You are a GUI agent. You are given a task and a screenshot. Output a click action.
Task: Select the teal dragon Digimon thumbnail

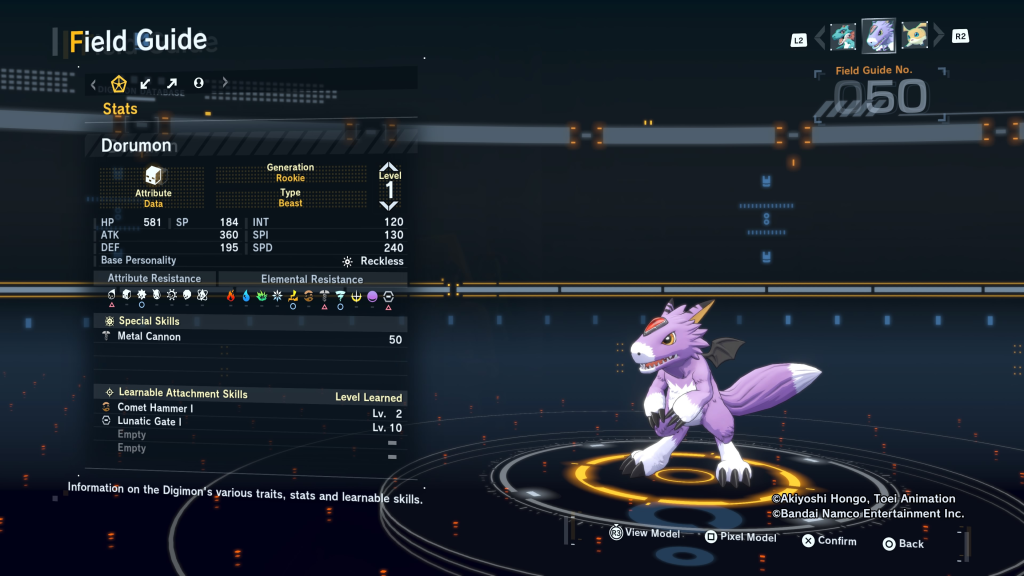click(843, 37)
